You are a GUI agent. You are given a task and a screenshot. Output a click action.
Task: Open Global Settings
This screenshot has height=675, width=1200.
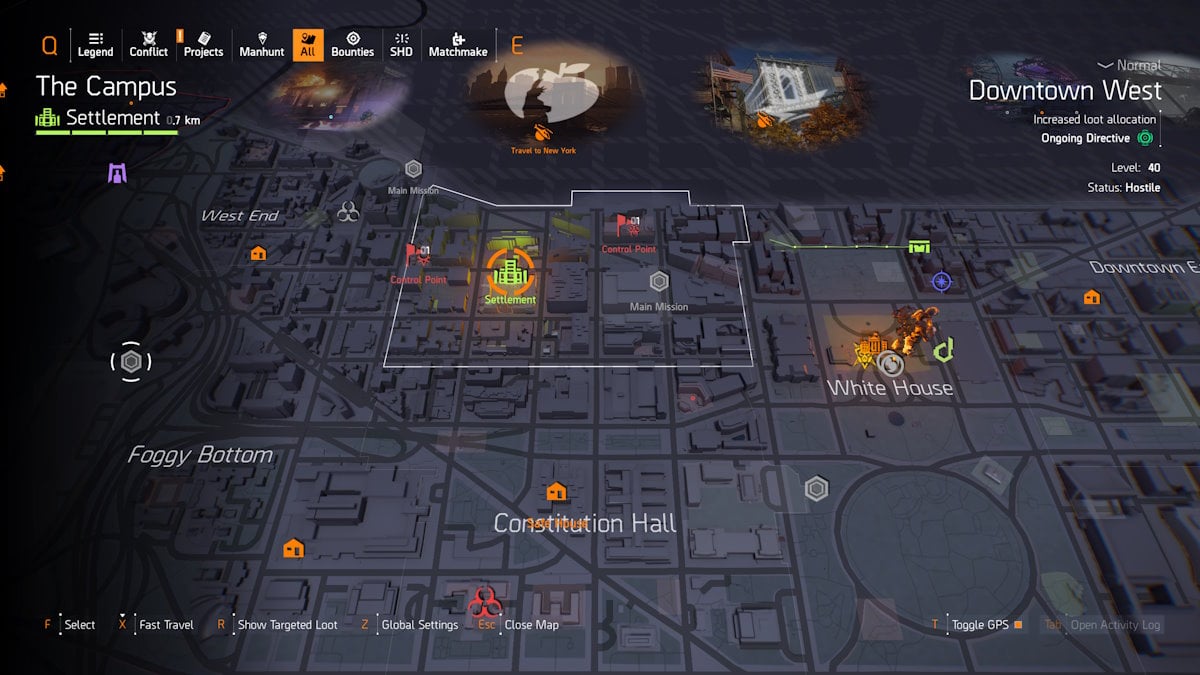click(419, 625)
